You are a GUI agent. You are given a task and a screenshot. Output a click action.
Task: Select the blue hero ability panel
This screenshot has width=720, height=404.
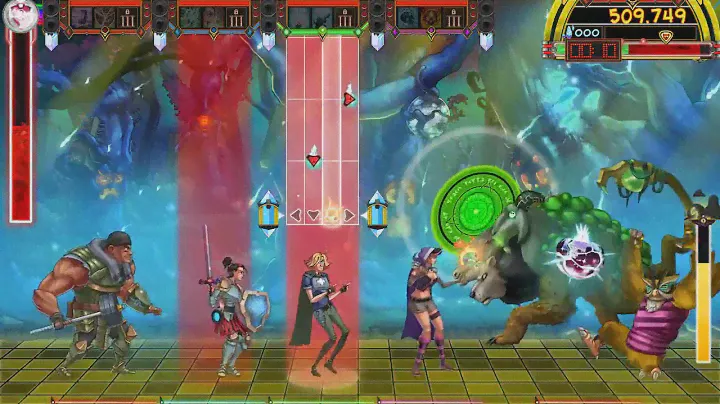tap(214, 17)
